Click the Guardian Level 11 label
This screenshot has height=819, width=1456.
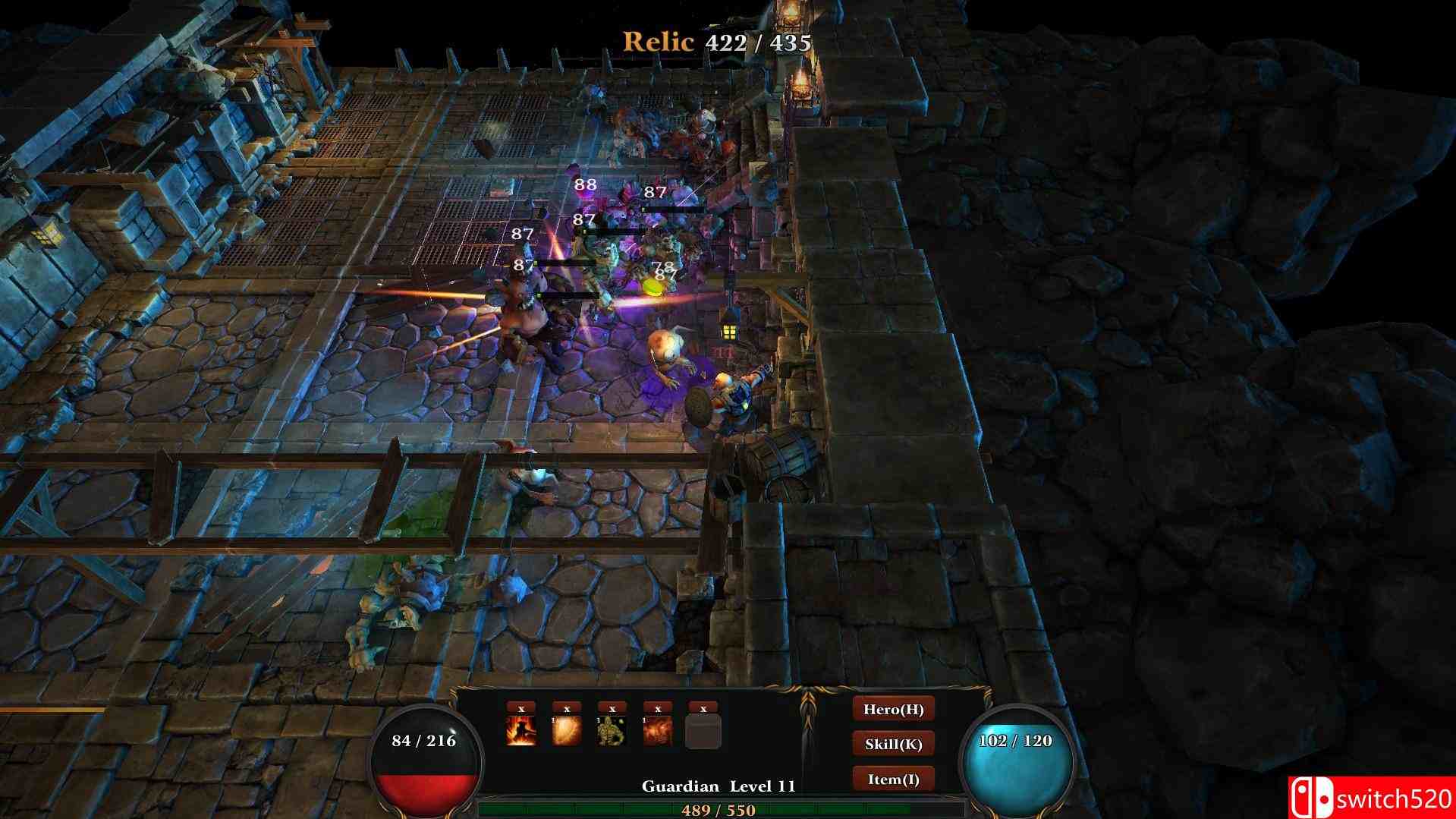718,786
